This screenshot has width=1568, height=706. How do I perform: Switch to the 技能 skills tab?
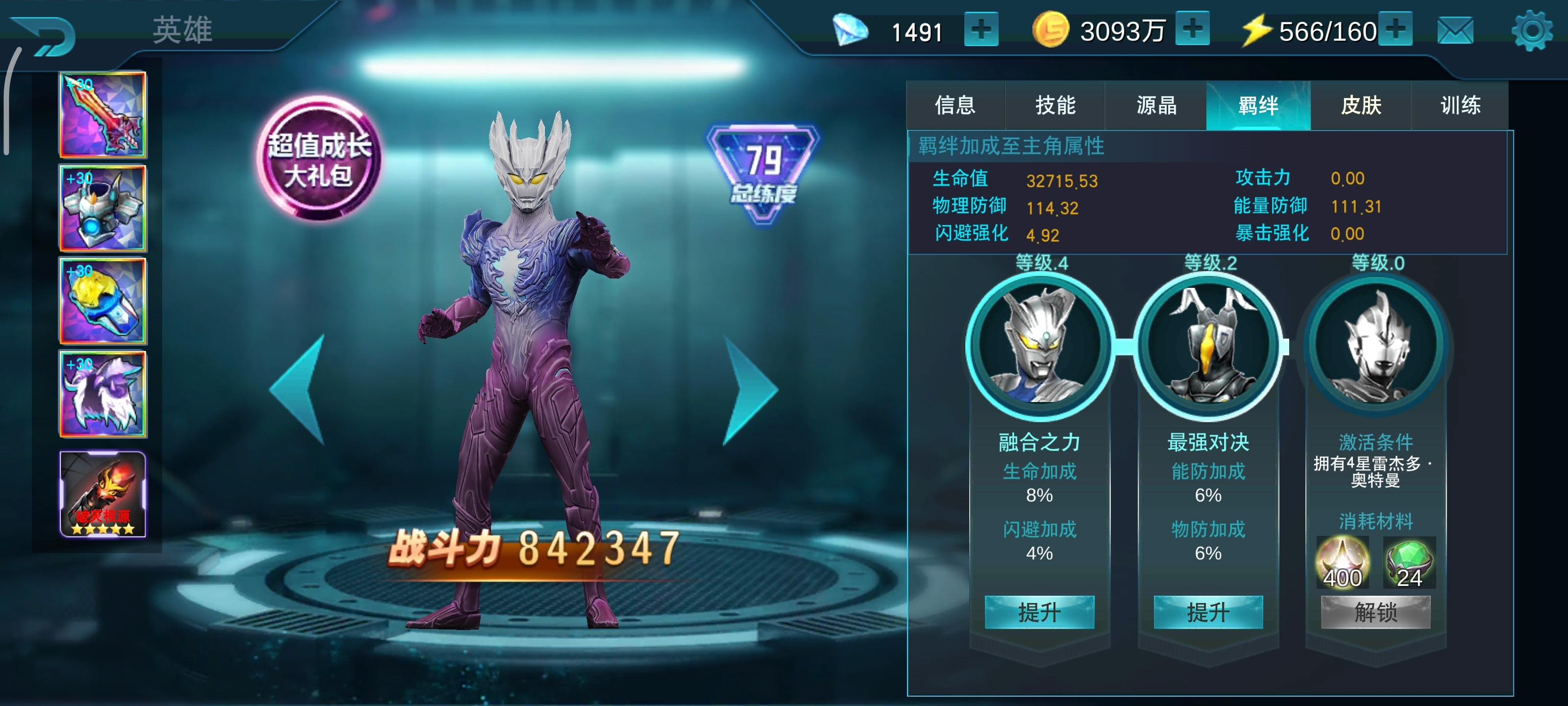click(1055, 105)
